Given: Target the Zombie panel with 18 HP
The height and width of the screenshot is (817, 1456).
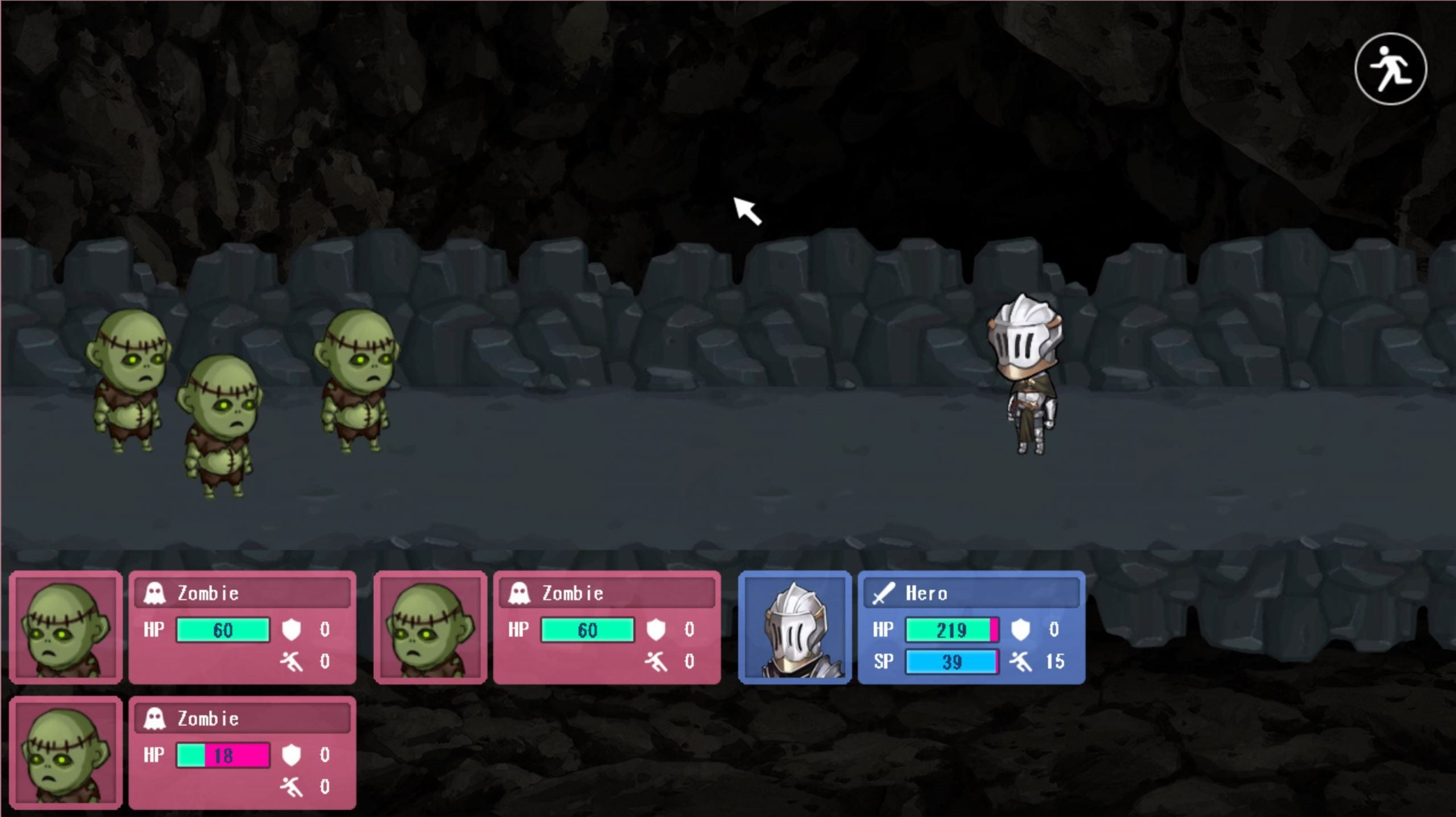Looking at the screenshot, I should point(242,752).
